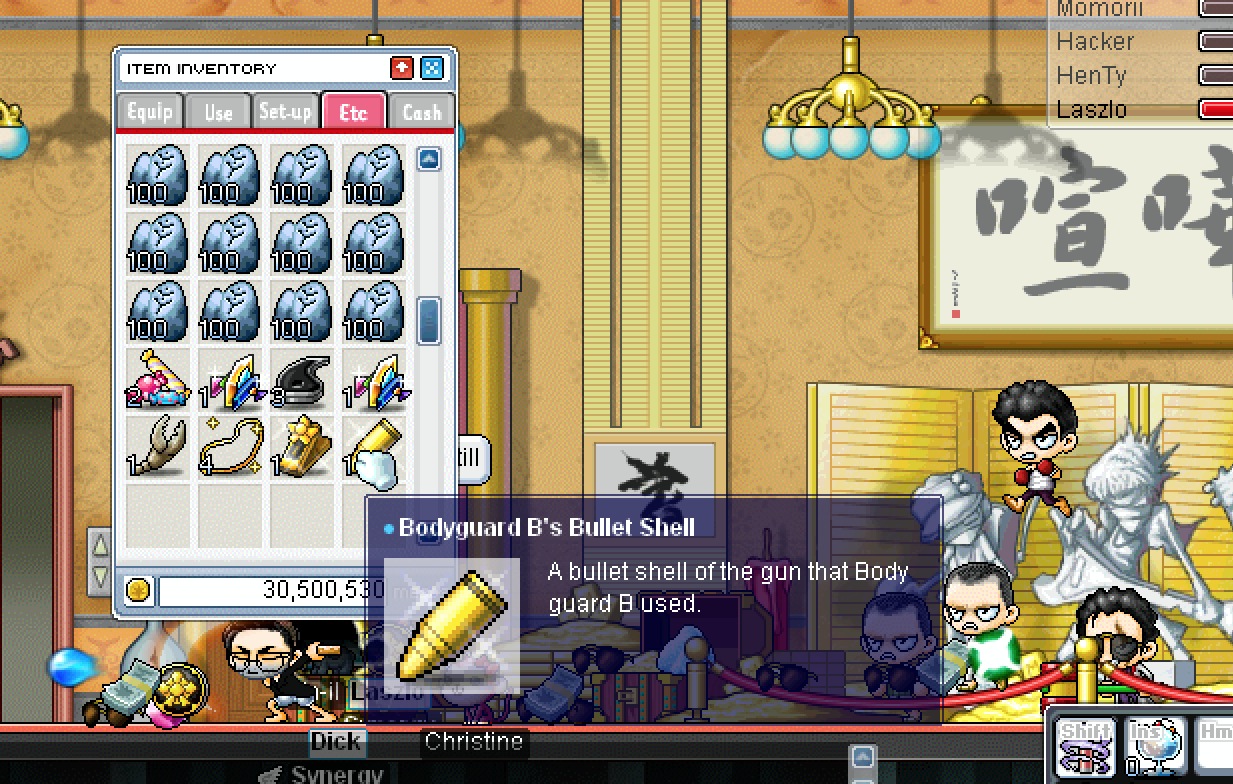The height and width of the screenshot is (784, 1233).
Task: Select the Set-up inventory tab
Action: click(286, 112)
